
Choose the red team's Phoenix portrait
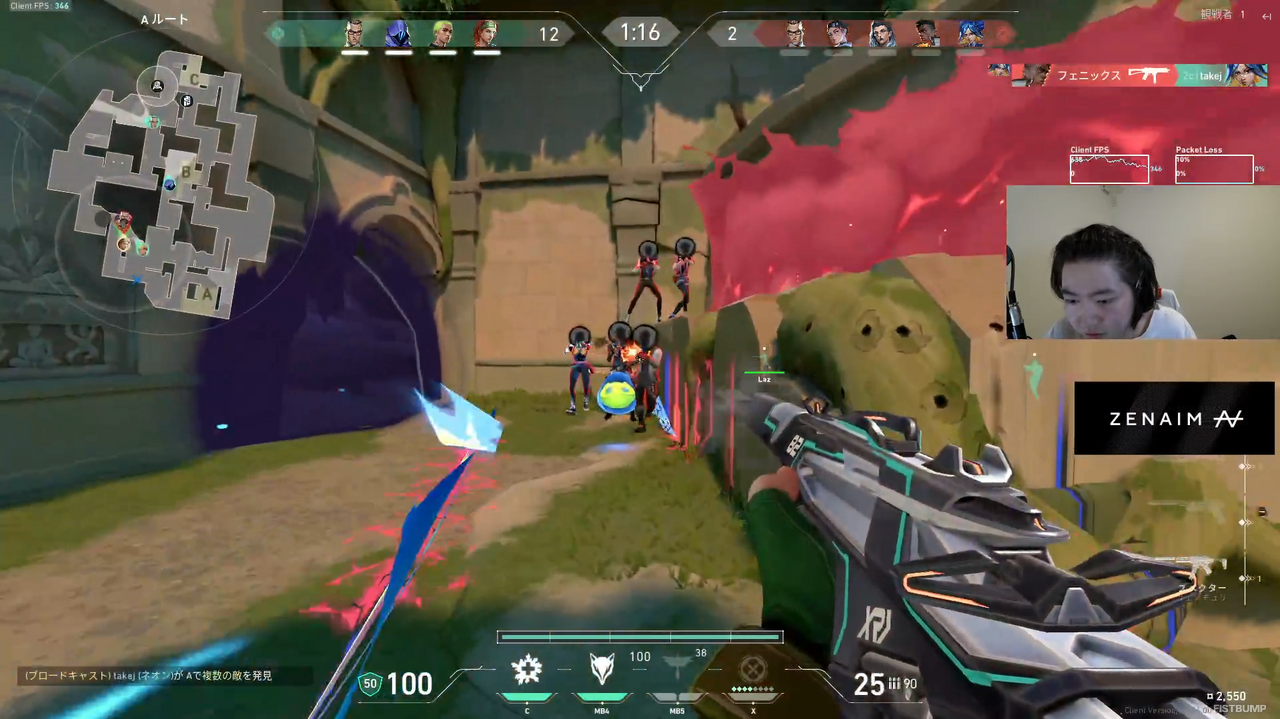(927, 34)
